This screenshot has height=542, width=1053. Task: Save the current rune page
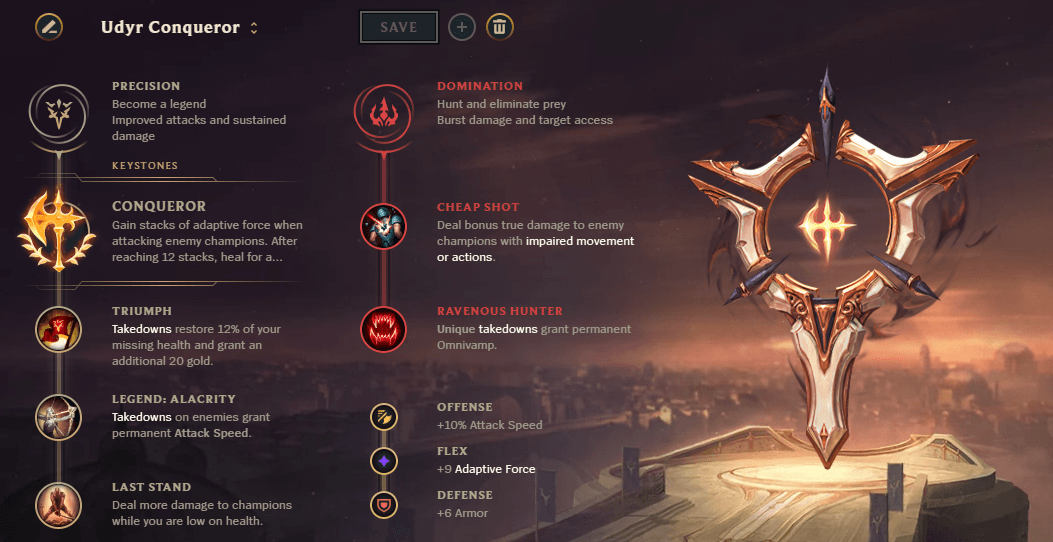click(x=398, y=27)
